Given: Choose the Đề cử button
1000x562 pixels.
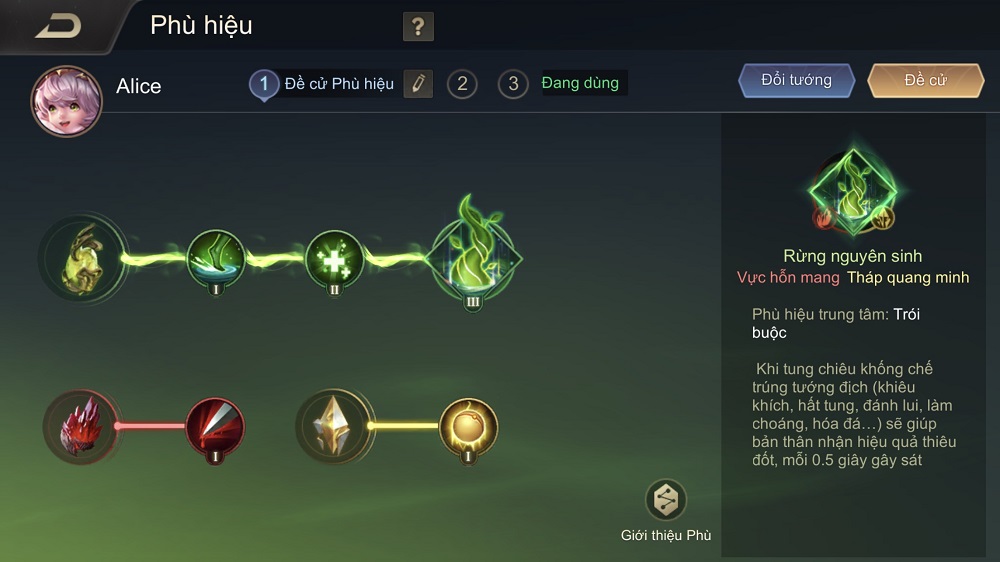Looking at the screenshot, I should (x=925, y=81).
